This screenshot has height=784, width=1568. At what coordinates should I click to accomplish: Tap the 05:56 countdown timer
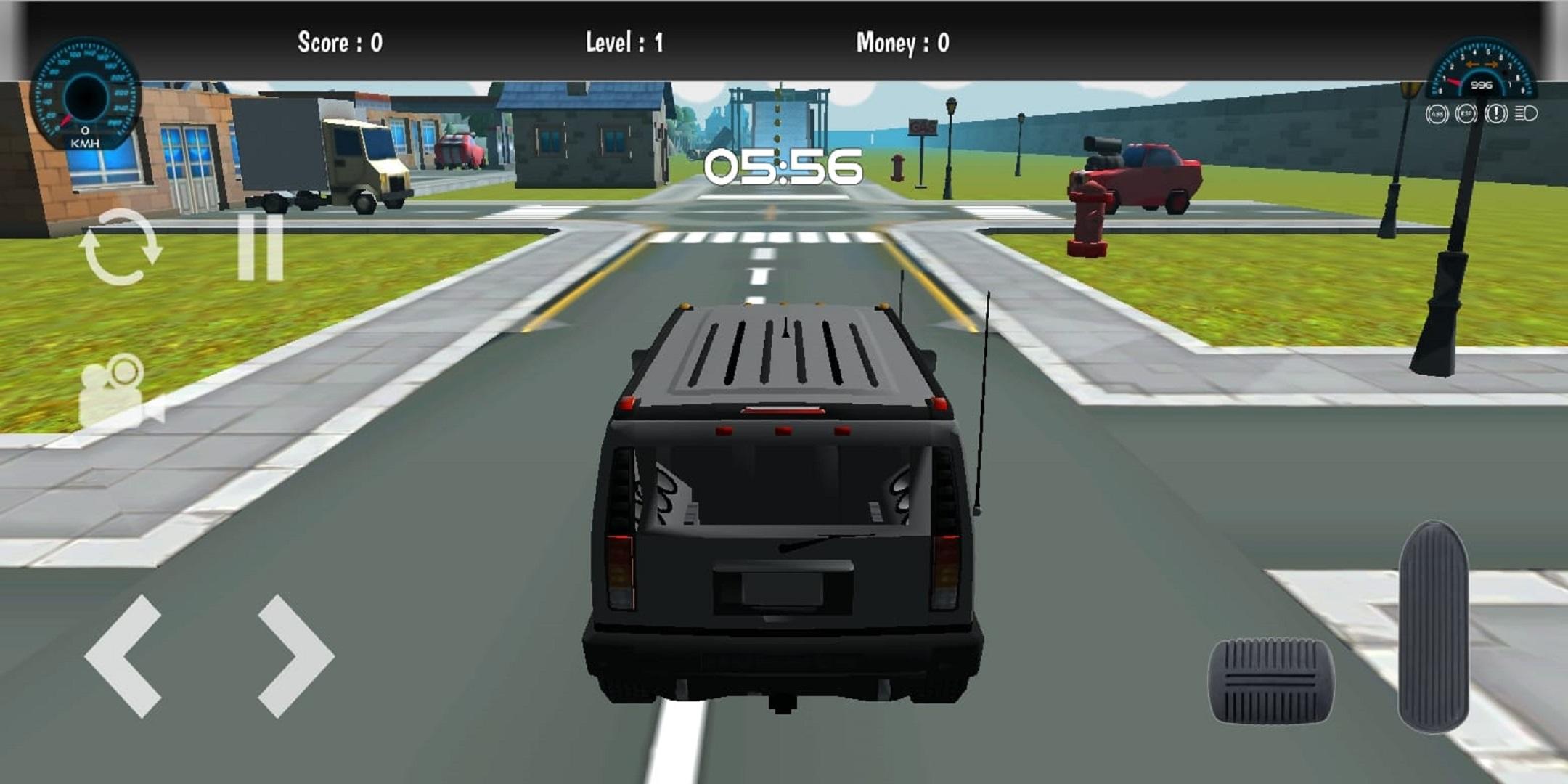(783, 167)
